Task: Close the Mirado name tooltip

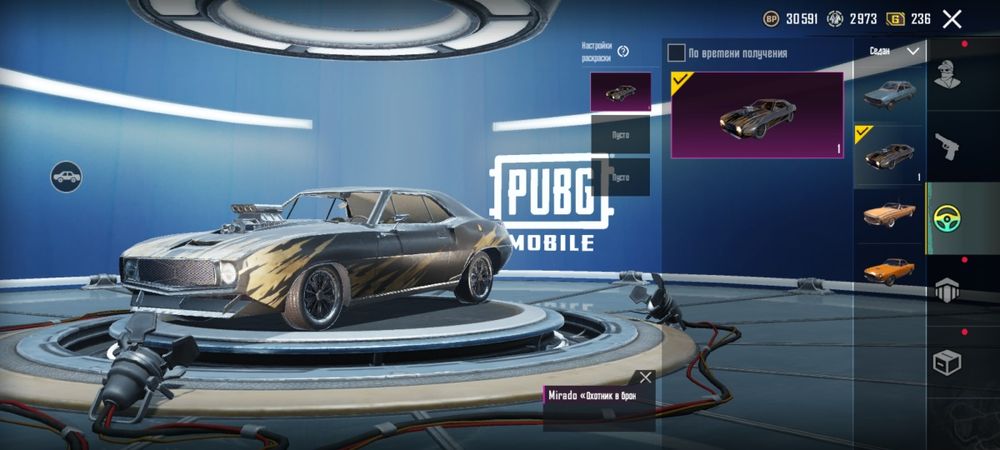Action: click(645, 377)
